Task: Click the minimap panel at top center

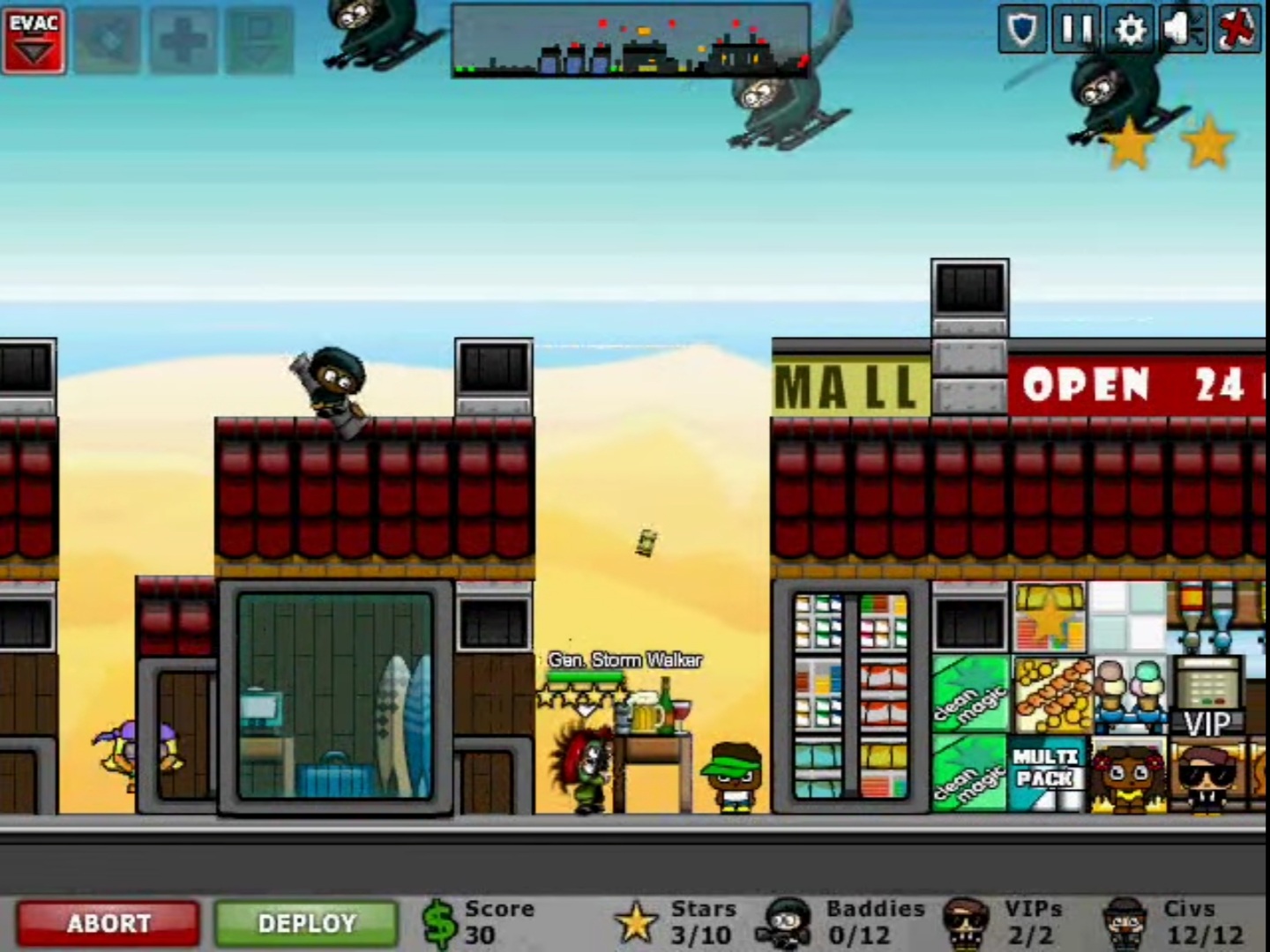Action: 629,39
